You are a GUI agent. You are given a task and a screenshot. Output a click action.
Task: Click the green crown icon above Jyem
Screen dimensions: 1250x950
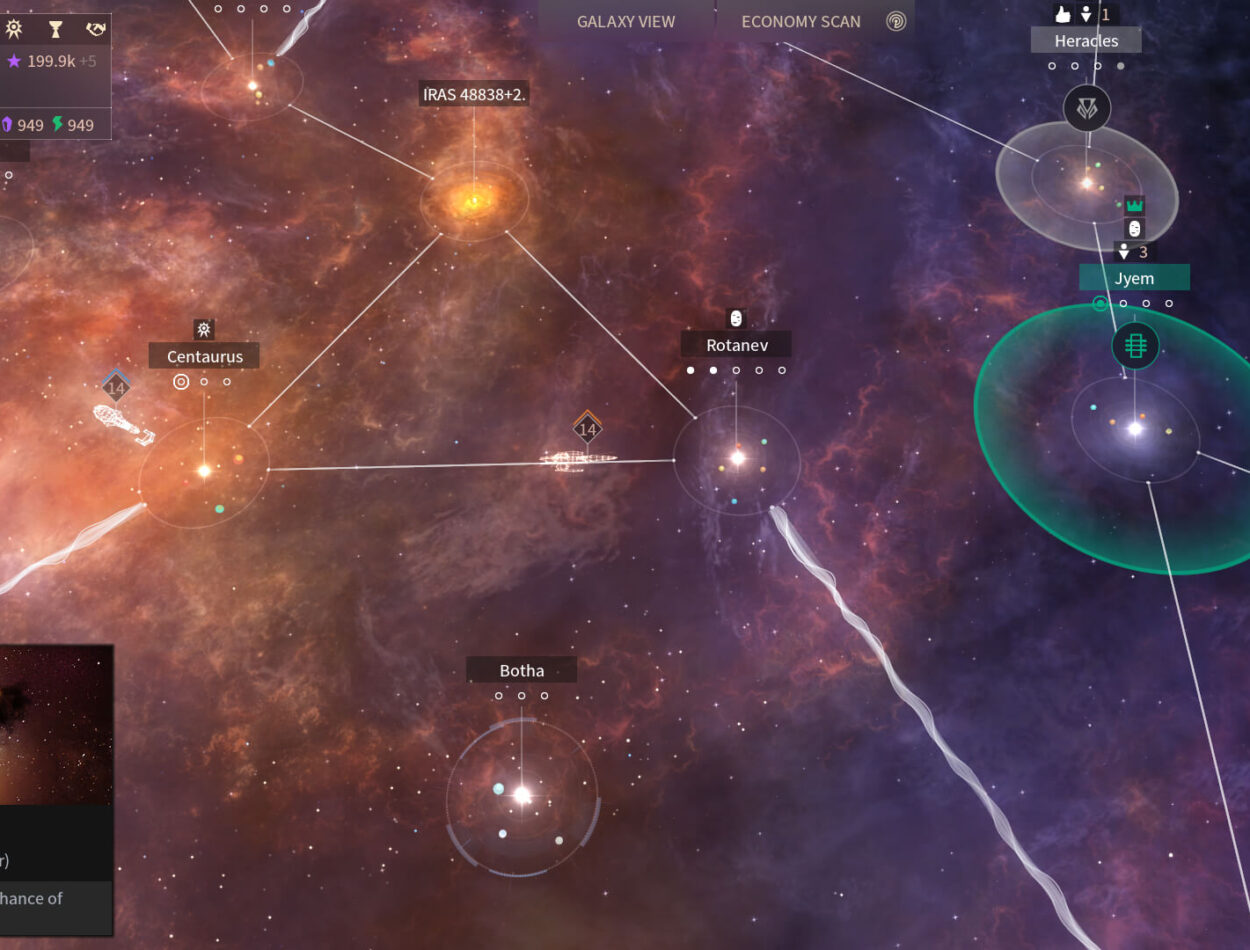point(1134,205)
